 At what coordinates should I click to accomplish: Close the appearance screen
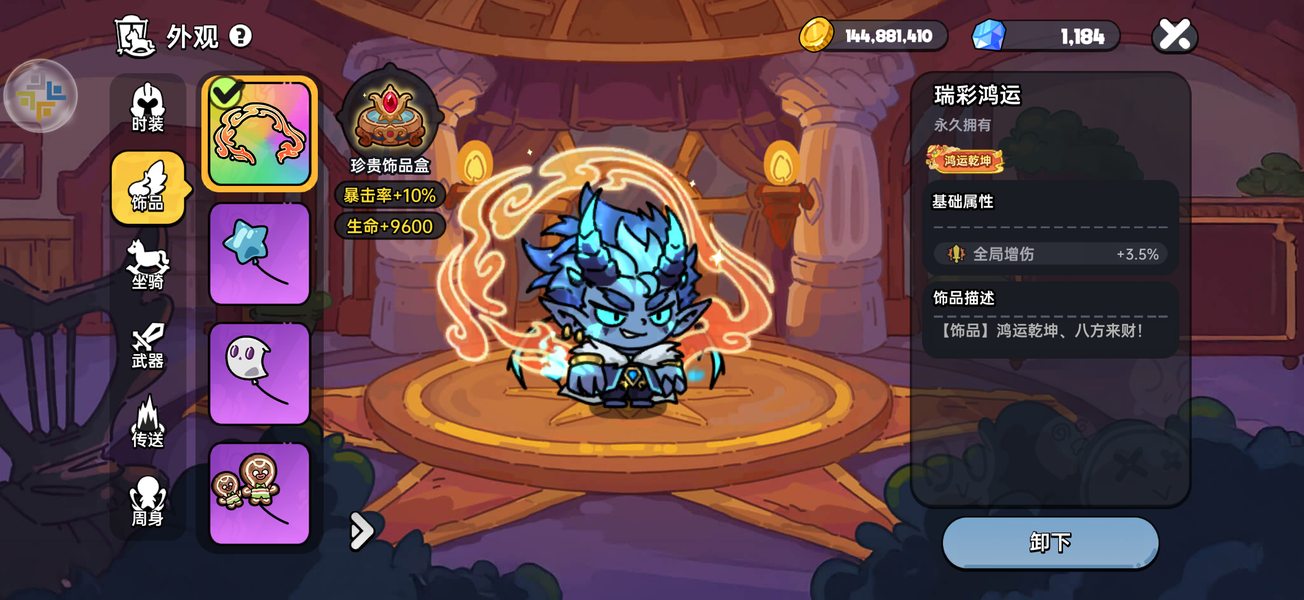point(1175,36)
